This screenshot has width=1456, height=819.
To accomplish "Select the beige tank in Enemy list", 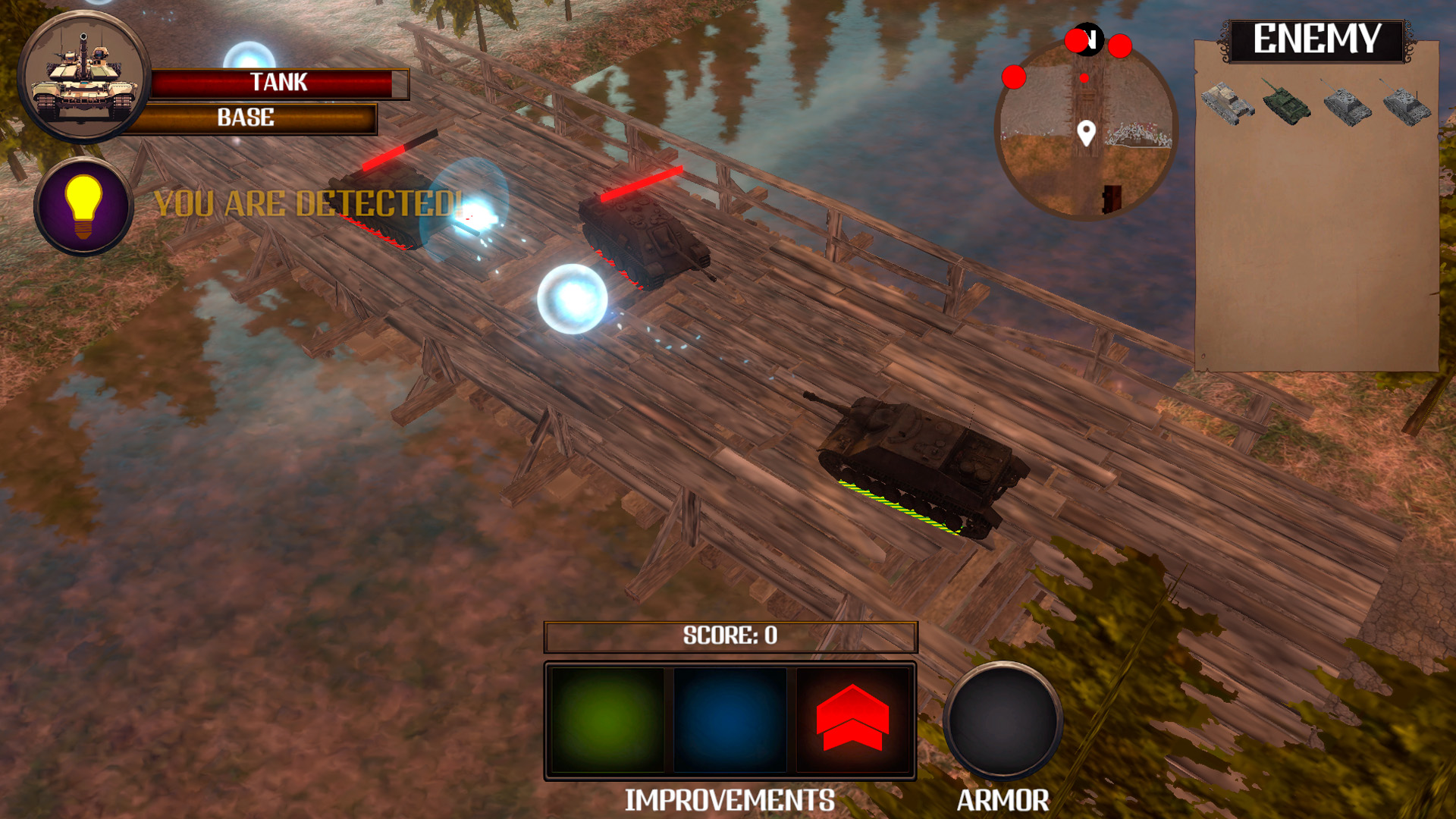I will click(1227, 103).
